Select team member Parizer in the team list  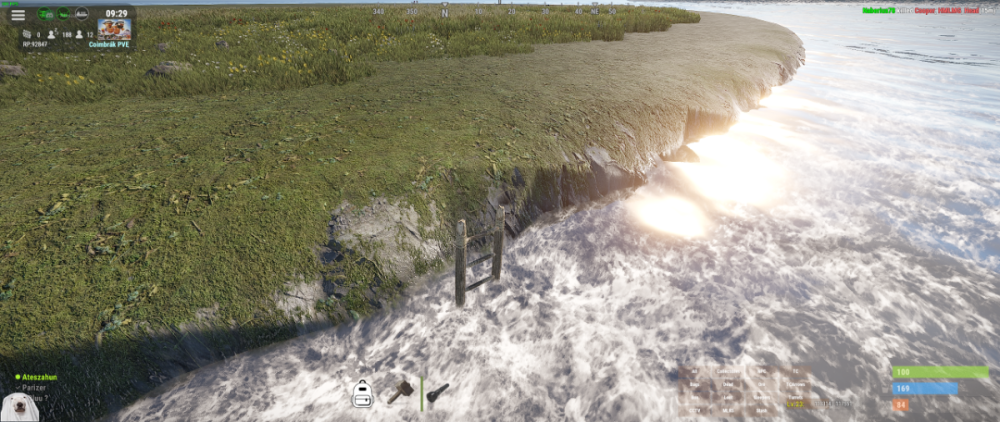(36, 387)
